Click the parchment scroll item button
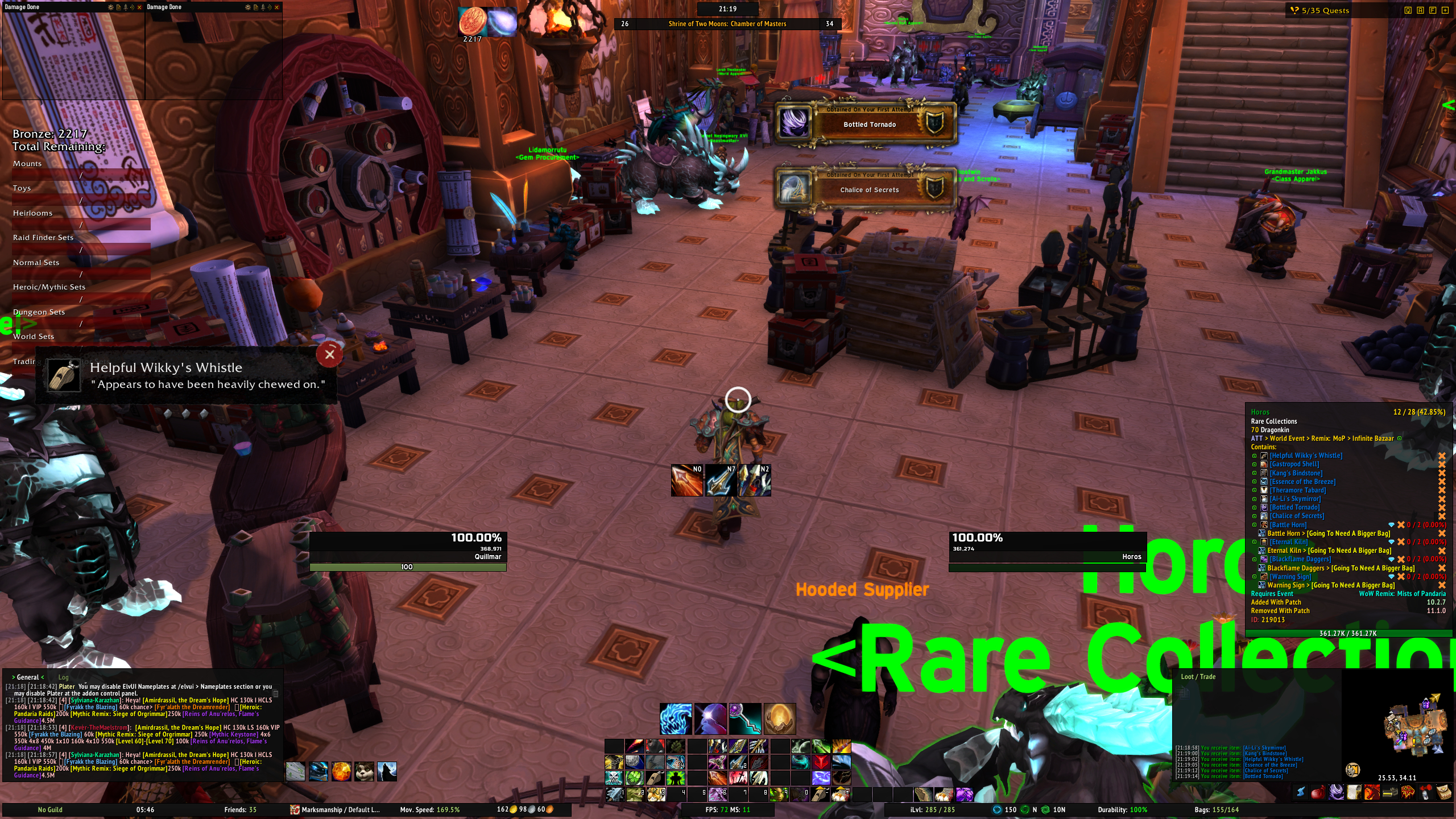The height and width of the screenshot is (819, 1456). click(1354, 792)
